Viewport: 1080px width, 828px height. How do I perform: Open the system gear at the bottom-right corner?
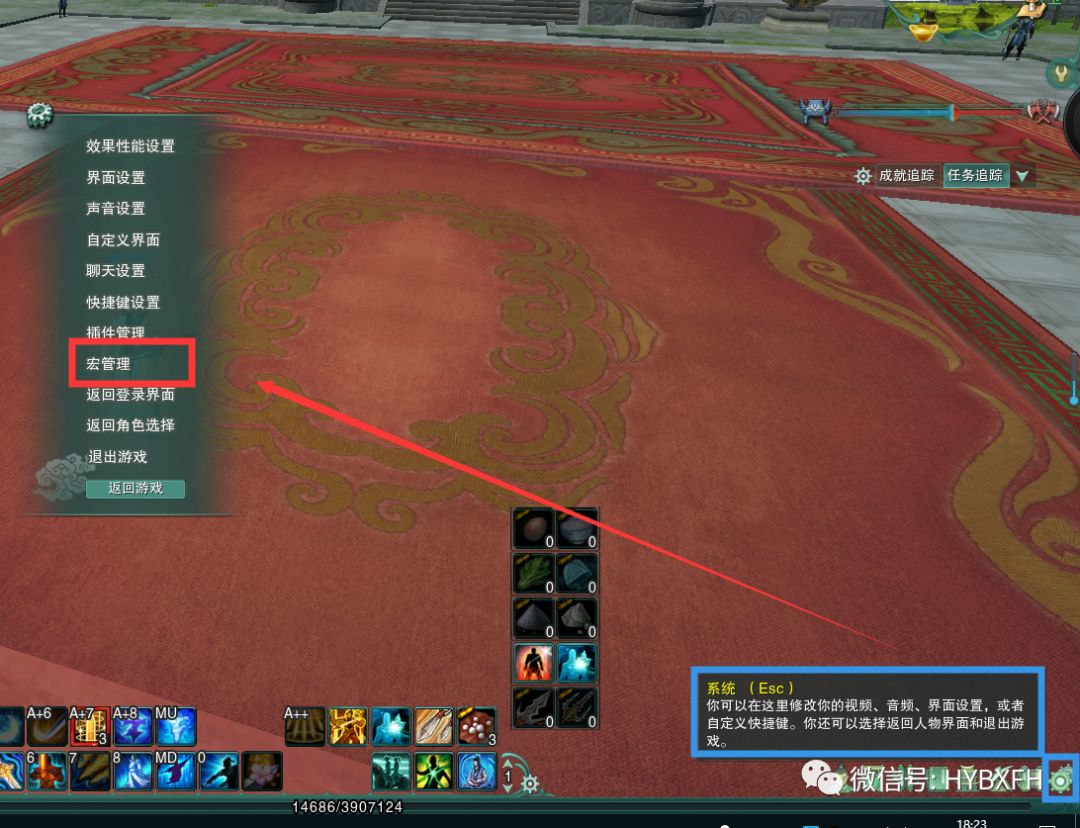coord(1060,777)
